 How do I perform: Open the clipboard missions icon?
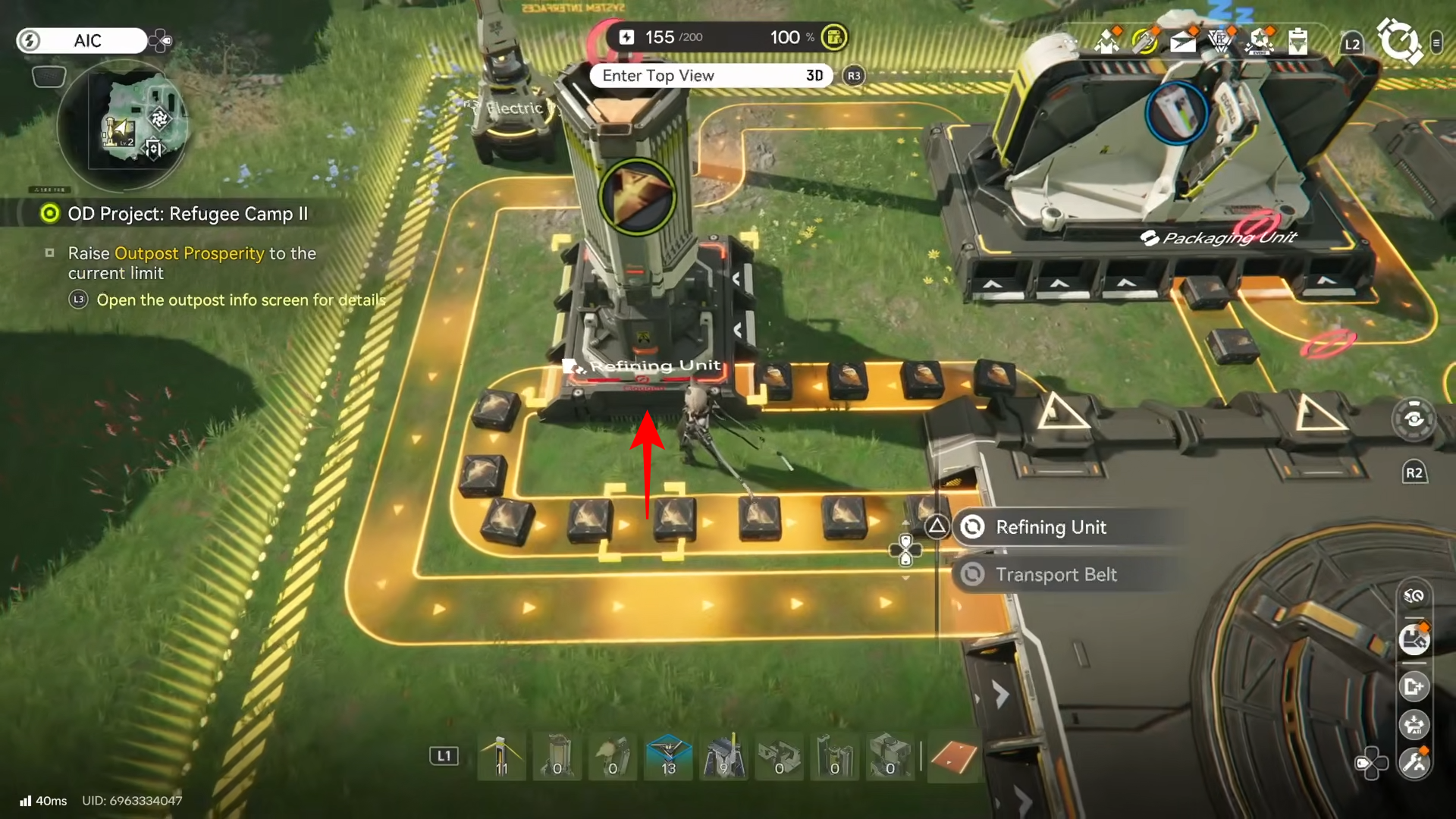click(1298, 42)
